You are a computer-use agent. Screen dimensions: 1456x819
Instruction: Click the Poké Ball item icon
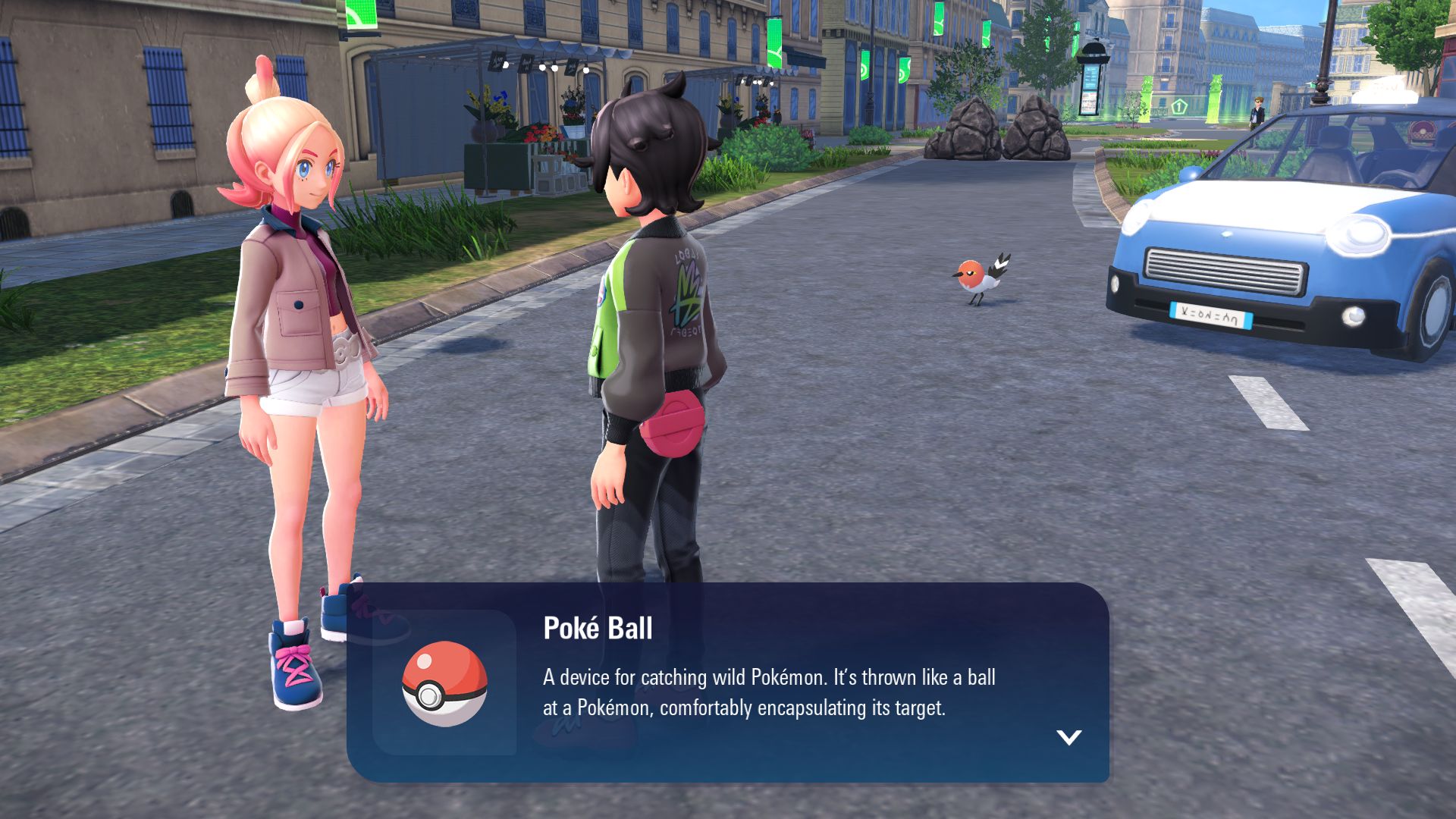444,683
